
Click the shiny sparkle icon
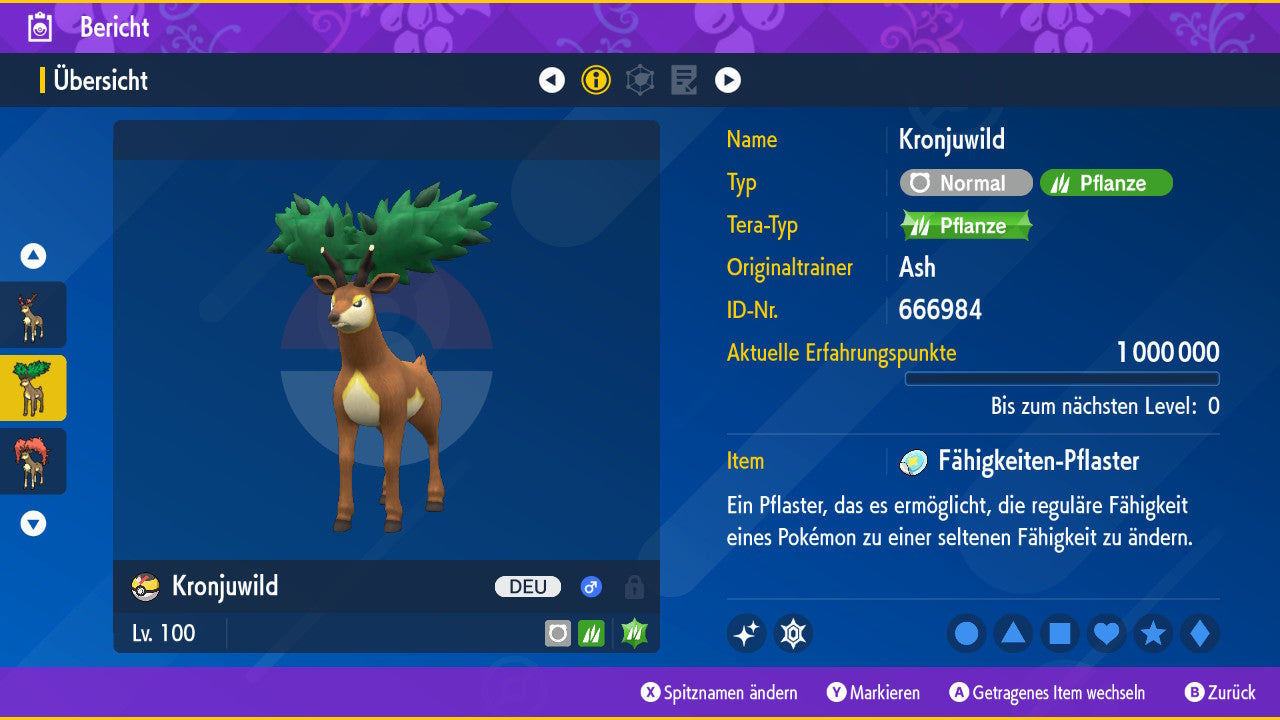(746, 633)
